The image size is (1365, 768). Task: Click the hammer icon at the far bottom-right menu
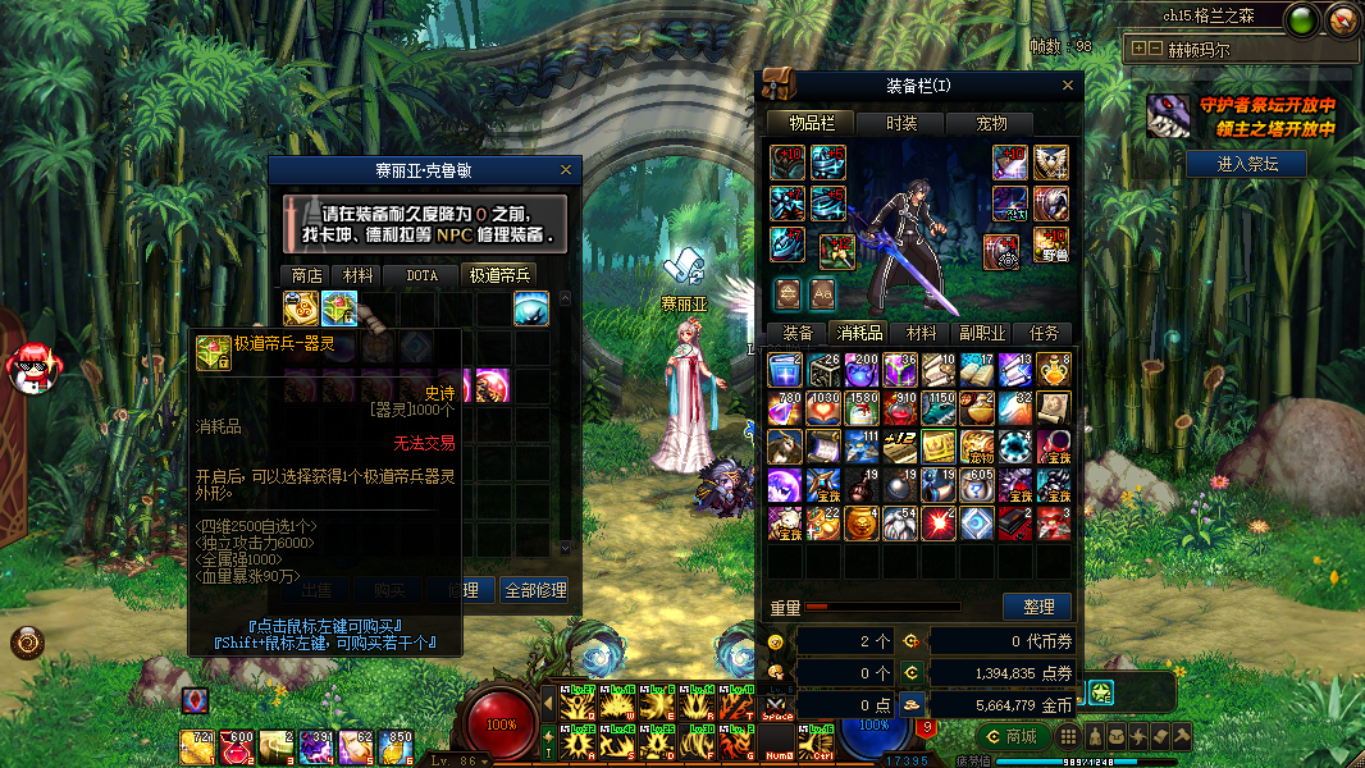tap(1182, 738)
